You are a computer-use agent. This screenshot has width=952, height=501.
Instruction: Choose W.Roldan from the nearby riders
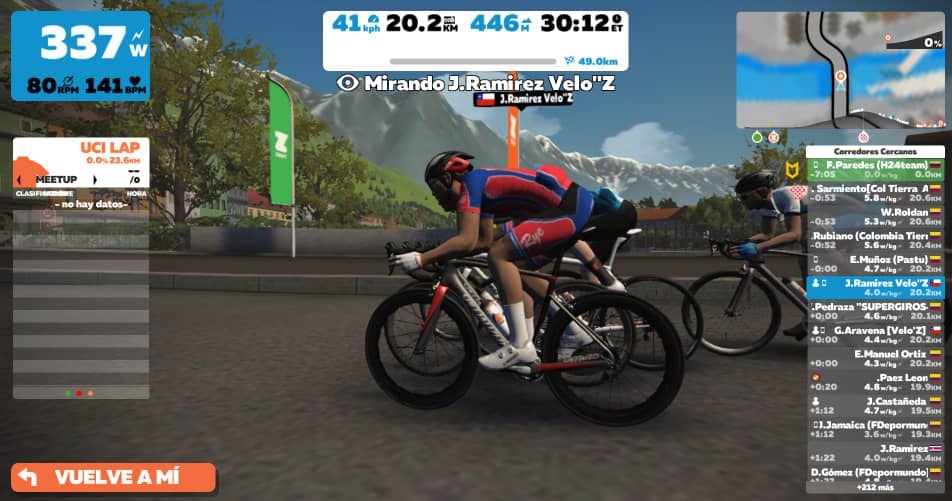pos(876,216)
